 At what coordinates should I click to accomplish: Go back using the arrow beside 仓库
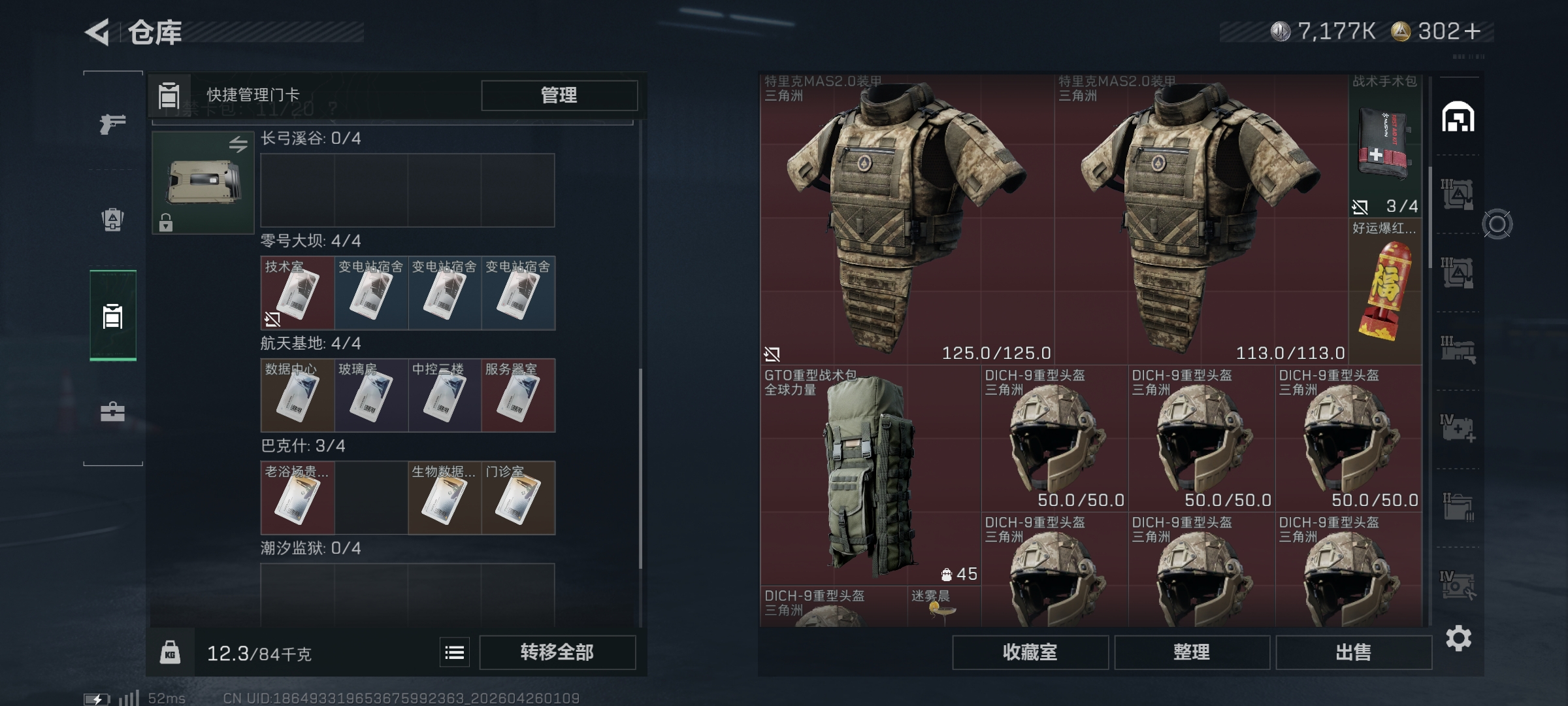coord(98,32)
